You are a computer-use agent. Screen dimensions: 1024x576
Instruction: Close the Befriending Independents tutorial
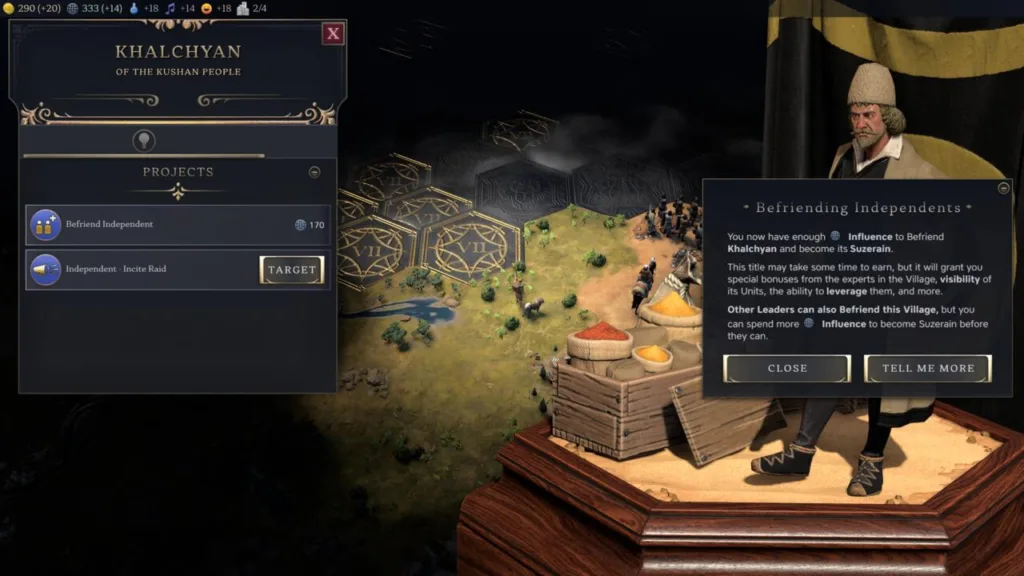tap(787, 368)
